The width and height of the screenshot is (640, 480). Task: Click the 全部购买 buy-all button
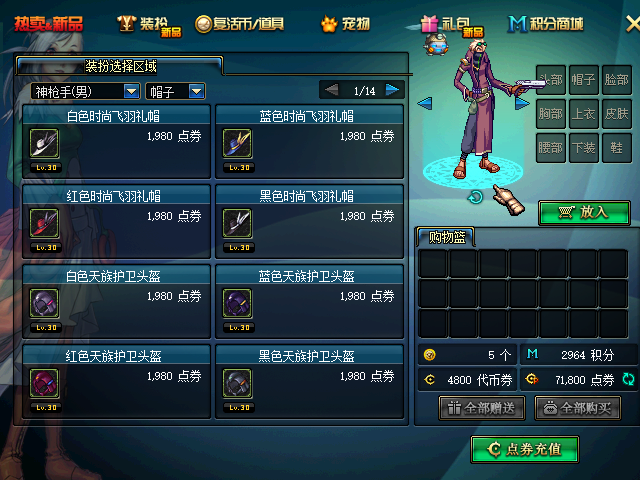pos(578,408)
